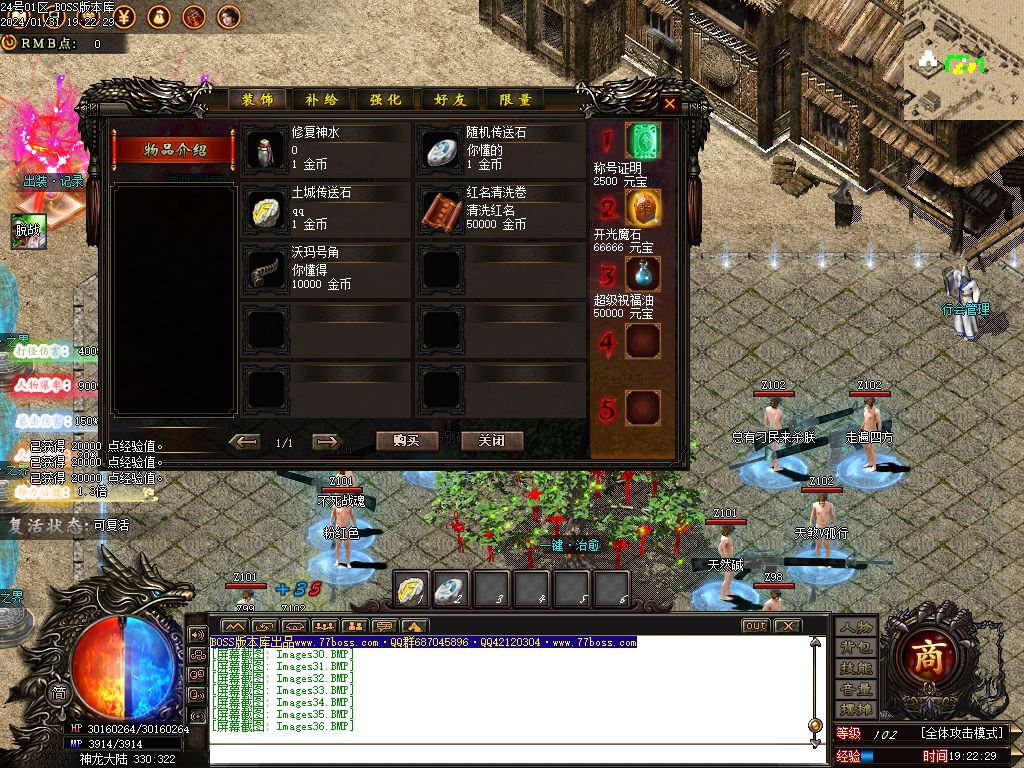Screen dimensions: 1024x768
Task: Pick the 红名清洗卷 scroll item
Action: tap(442, 210)
